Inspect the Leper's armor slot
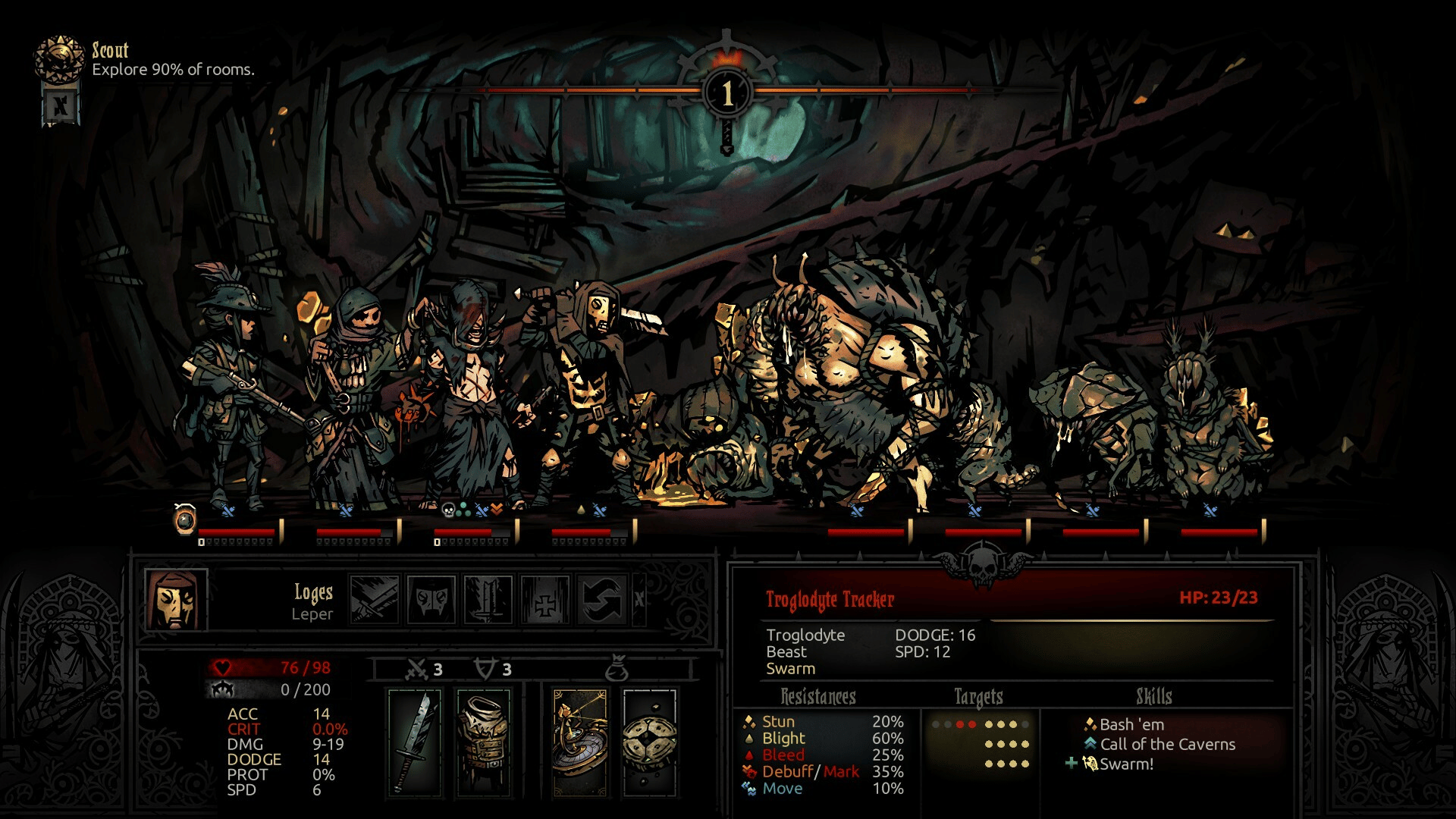Image resolution: width=1456 pixels, height=819 pixels. [484, 742]
